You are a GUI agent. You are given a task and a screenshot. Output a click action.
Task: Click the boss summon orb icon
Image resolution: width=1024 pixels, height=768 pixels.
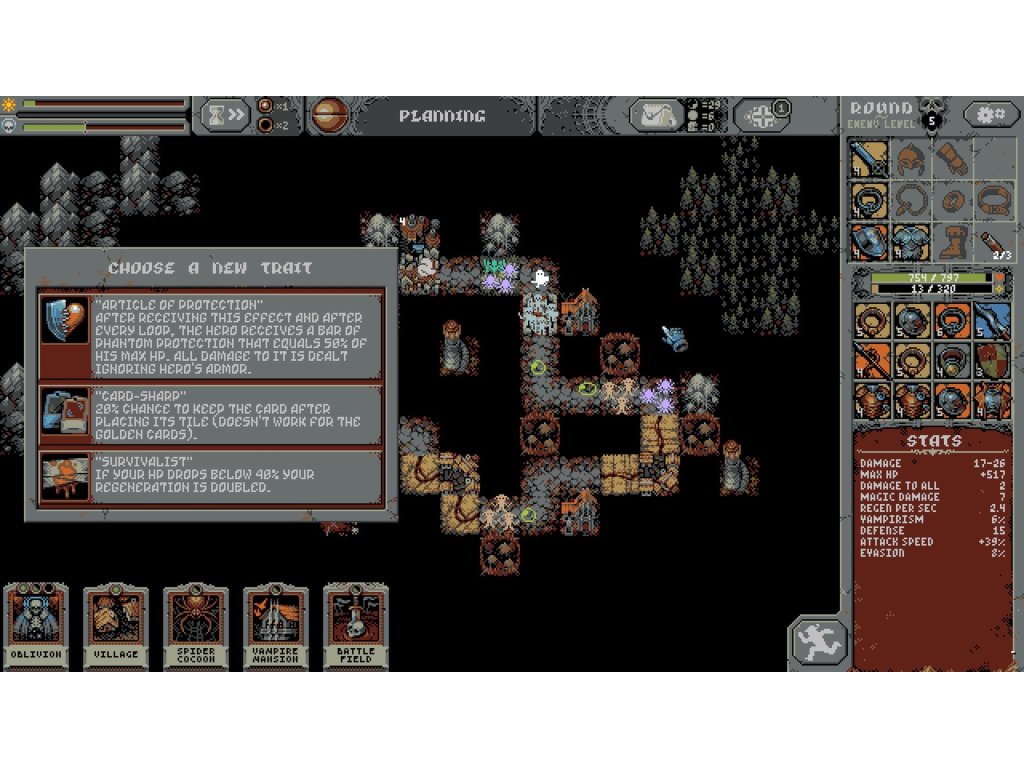click(327, 115)
